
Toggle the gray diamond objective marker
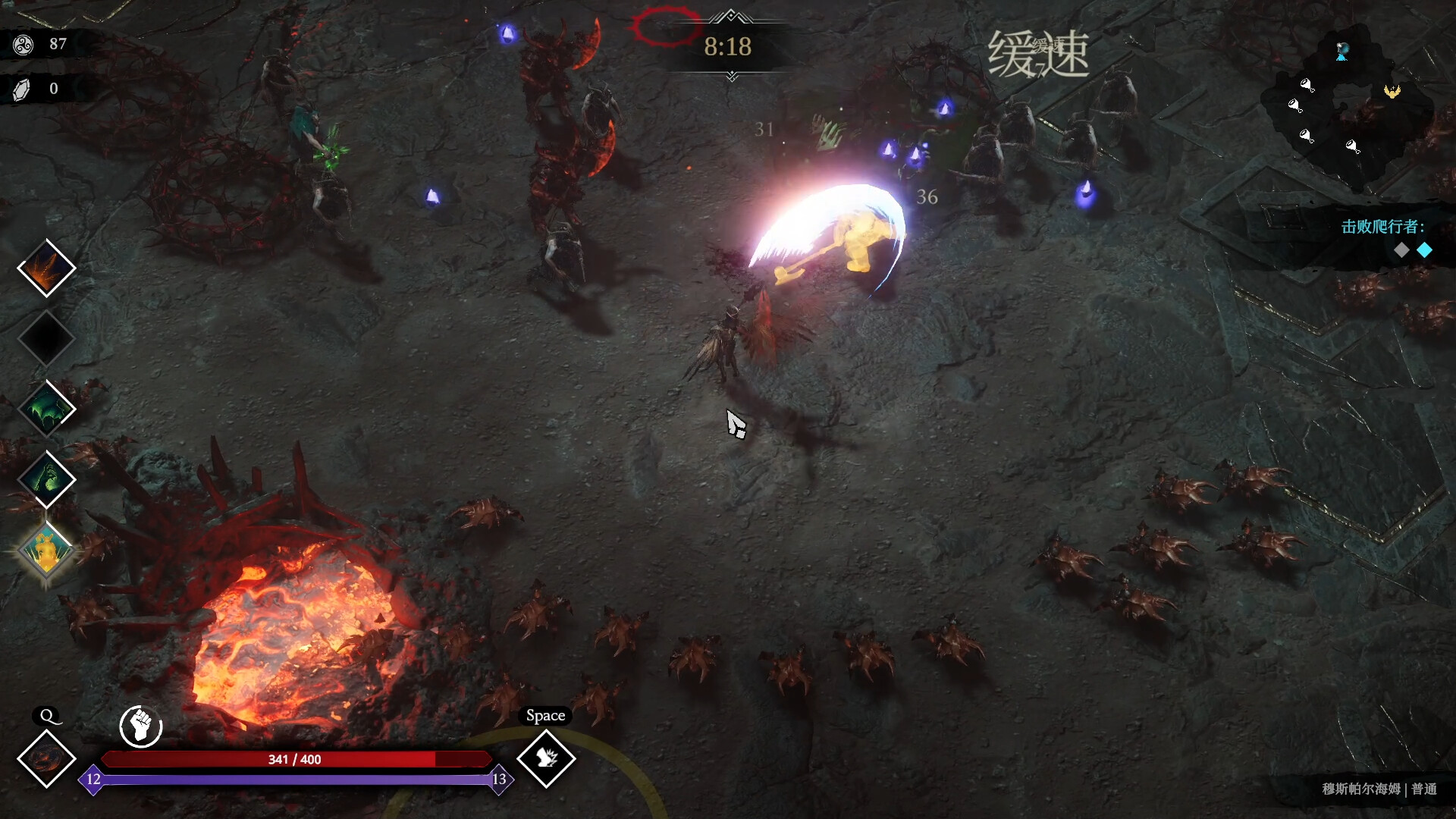coord(1403,250)
